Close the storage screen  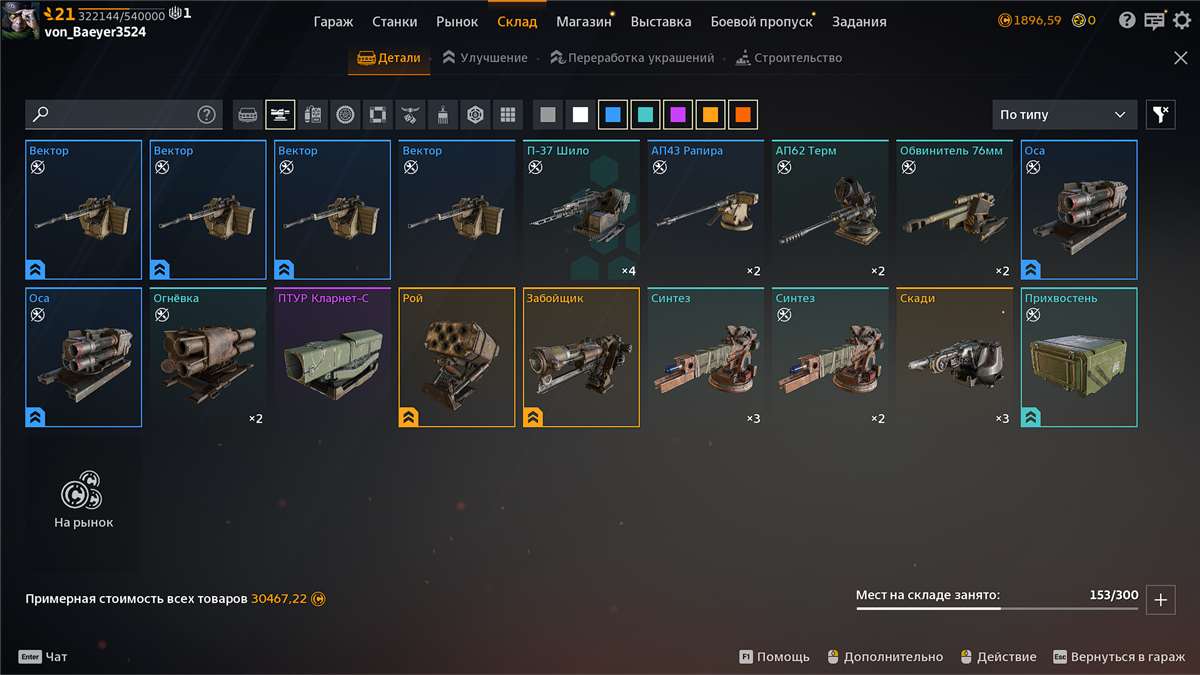coord(1180,58)
